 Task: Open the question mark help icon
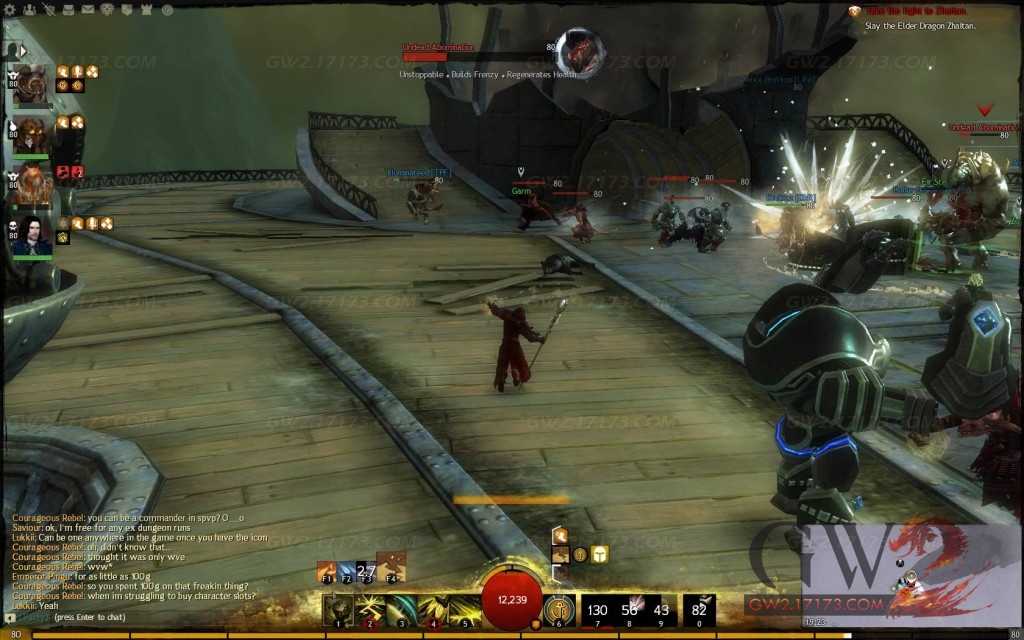point(129,9)
